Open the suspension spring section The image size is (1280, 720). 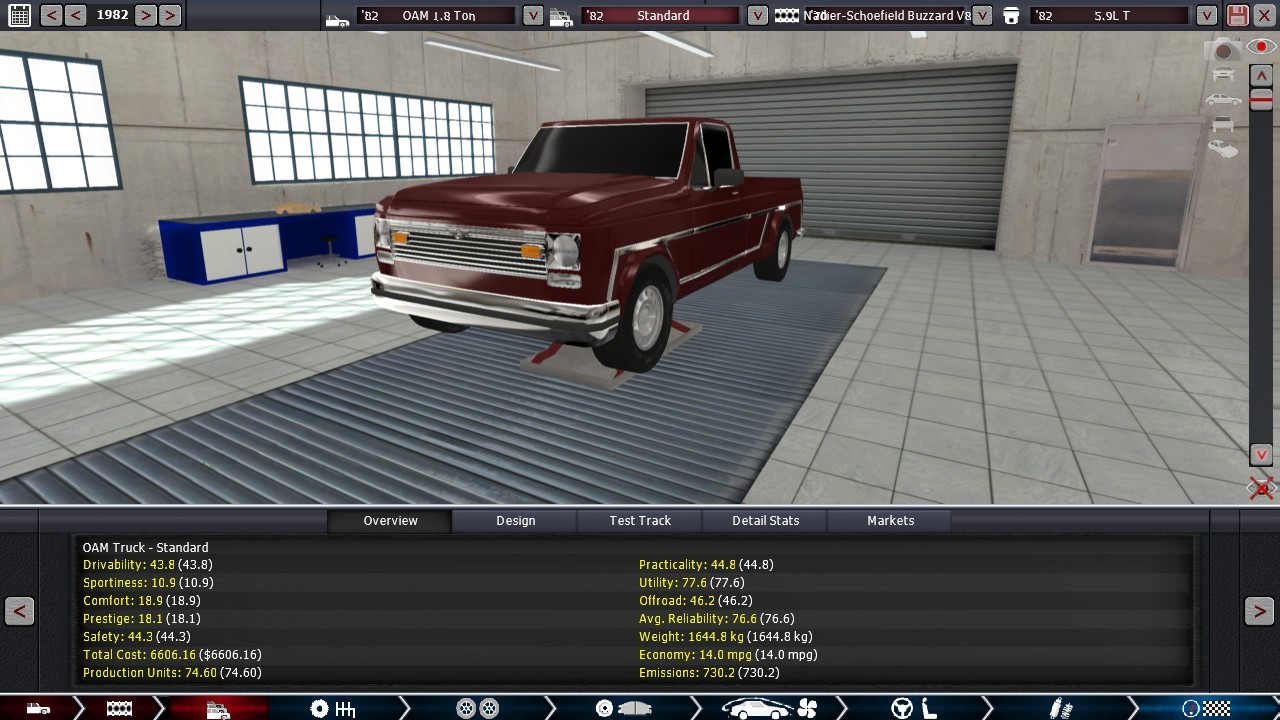(x=1061, y=709)
